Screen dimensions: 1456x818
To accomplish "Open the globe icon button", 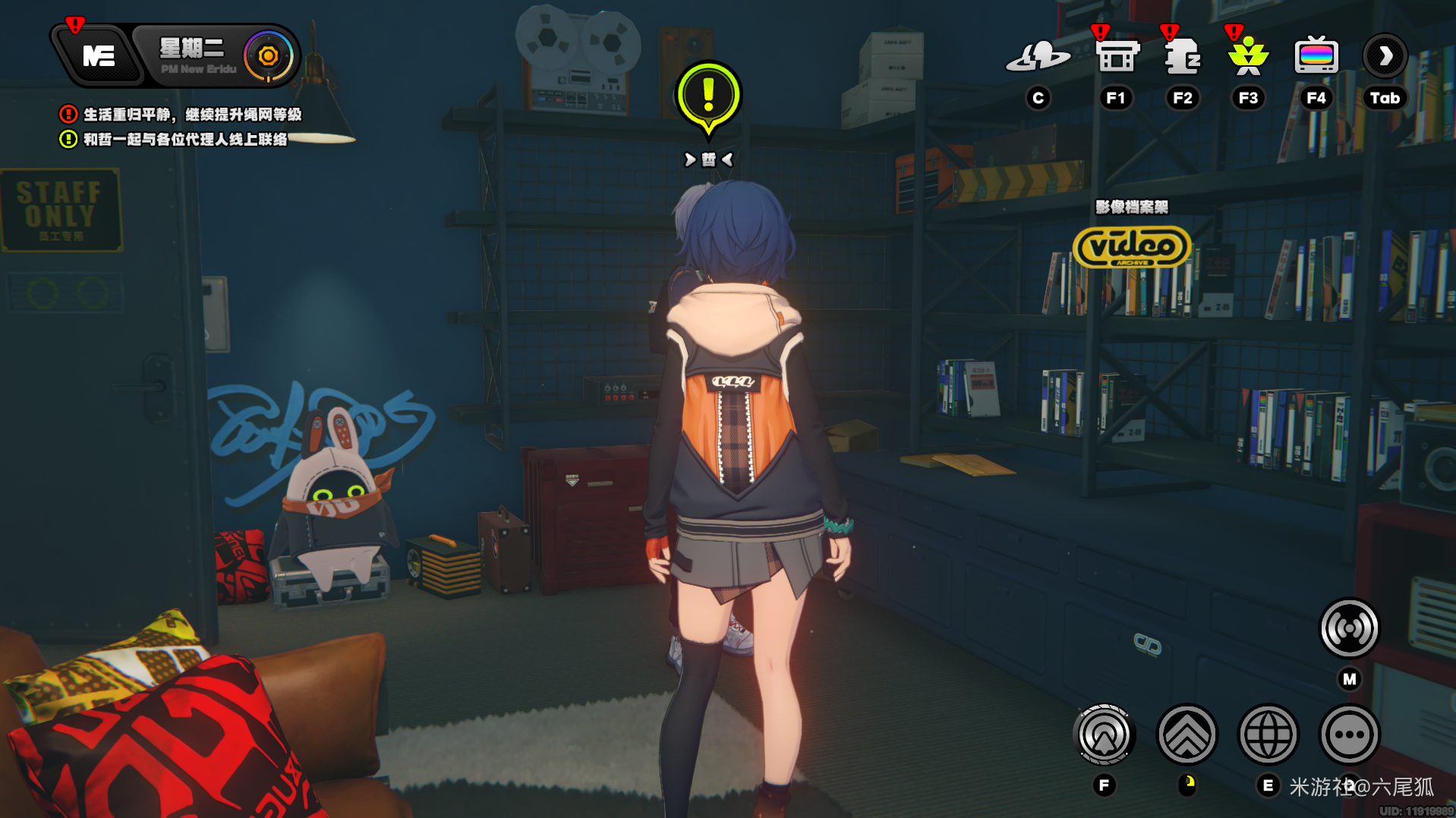I will (x=1268, y=735).
